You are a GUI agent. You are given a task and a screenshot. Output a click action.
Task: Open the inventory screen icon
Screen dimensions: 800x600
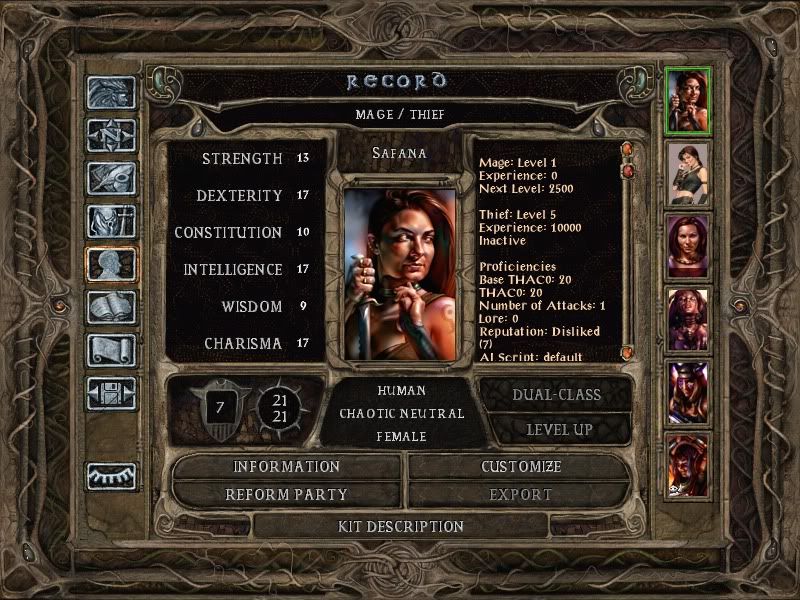[111, 221]
